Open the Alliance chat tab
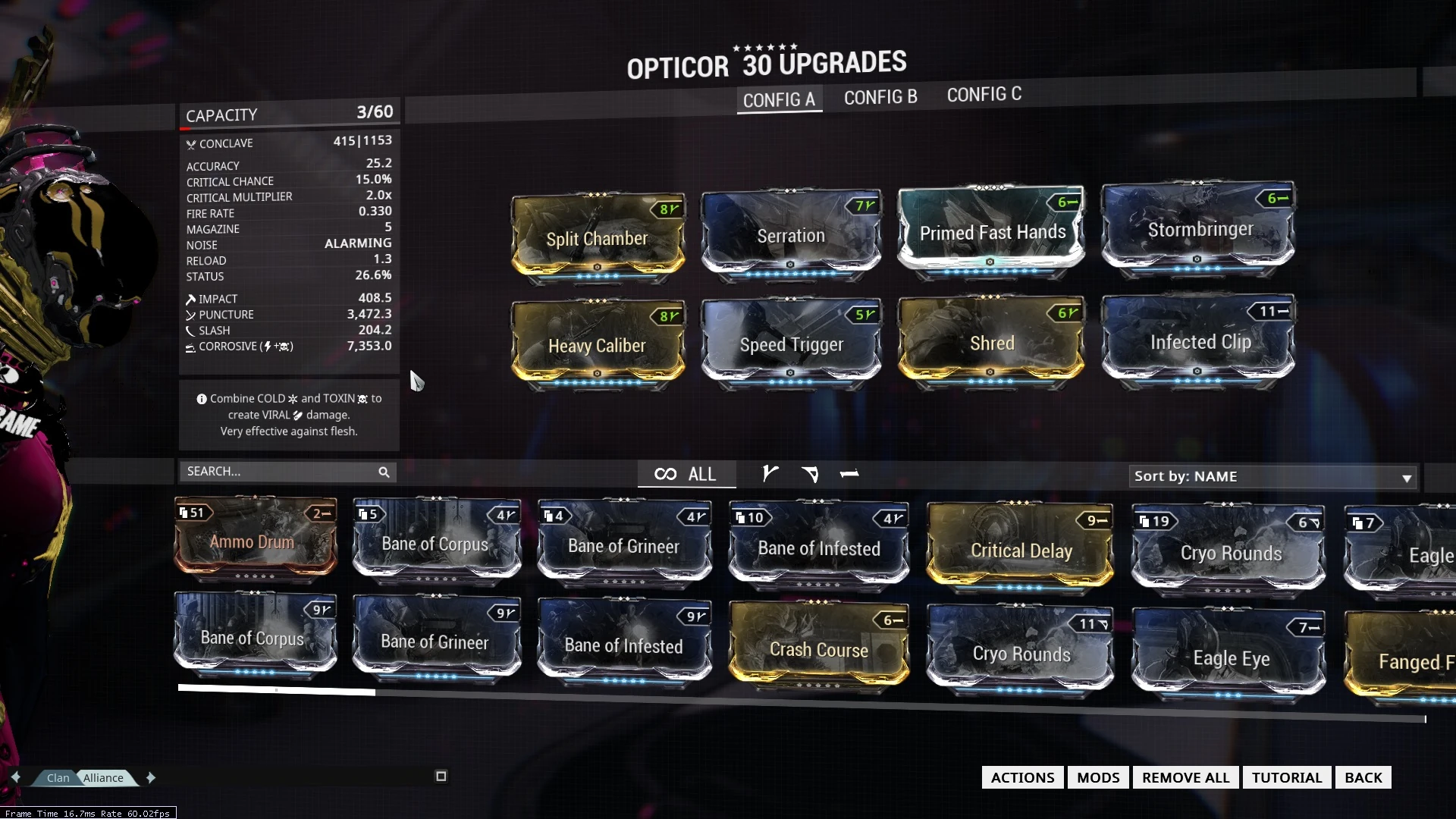 click(104, 777)
